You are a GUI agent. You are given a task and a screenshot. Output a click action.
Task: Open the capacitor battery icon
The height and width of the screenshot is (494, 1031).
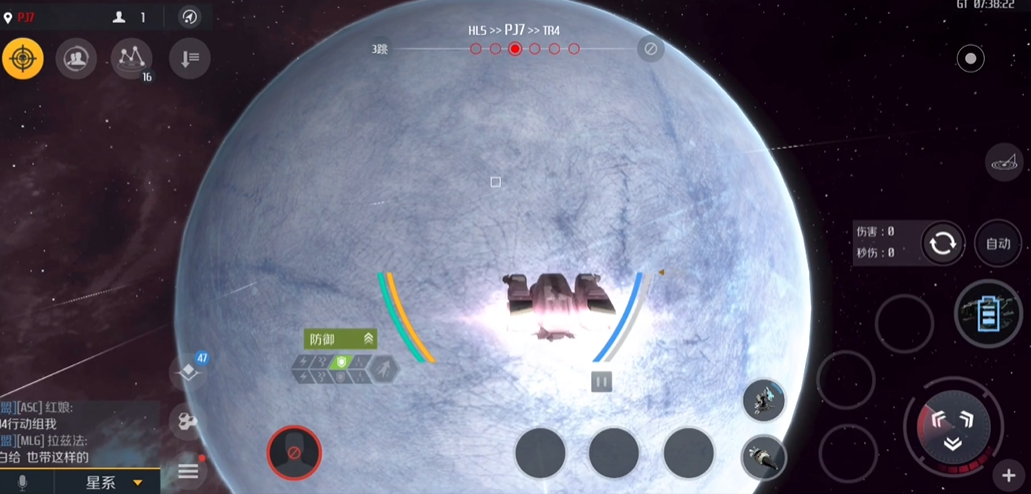click(987, 314)
